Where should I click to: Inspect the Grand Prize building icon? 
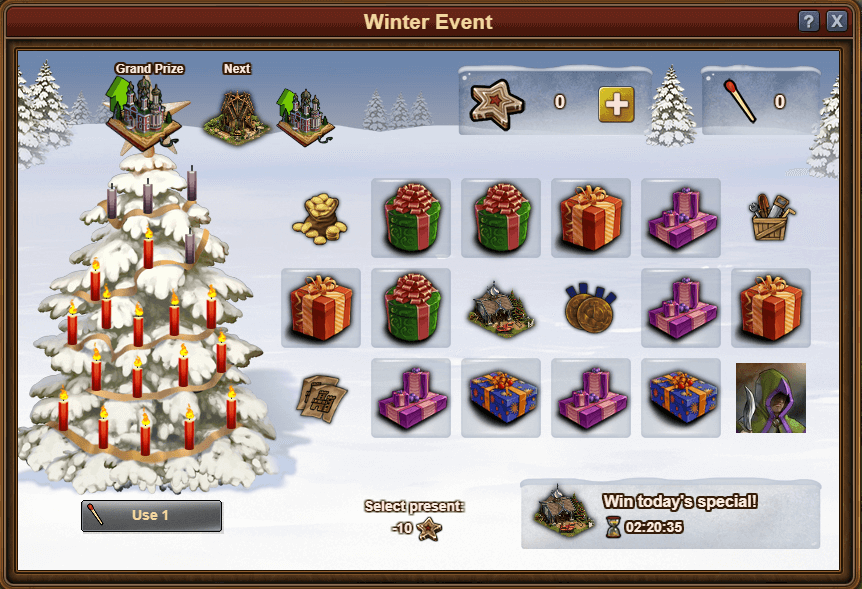click(146, 110)
